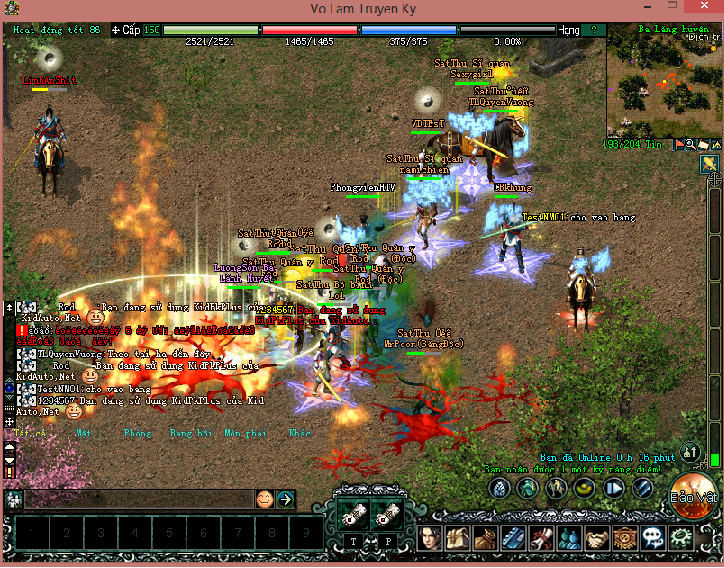Click the magnifying glass under the minimap
Screen dimensions: 724x568
pyautogui.click(x=691, y=145)
